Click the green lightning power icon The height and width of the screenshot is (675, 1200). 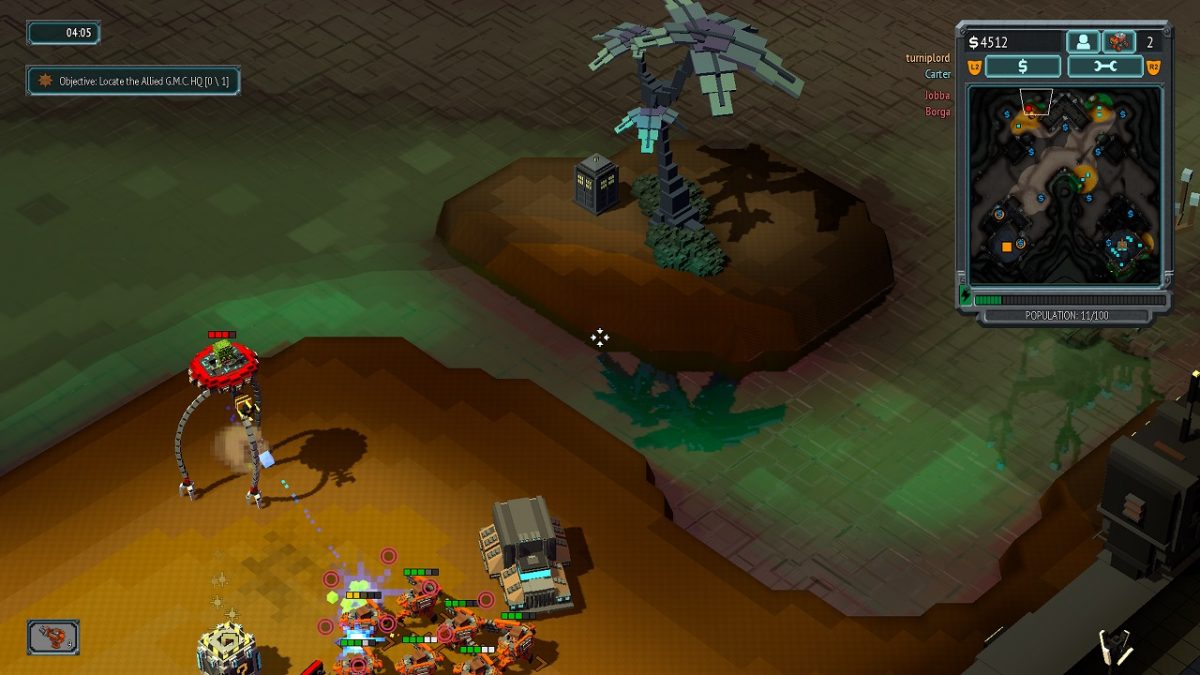965,297
